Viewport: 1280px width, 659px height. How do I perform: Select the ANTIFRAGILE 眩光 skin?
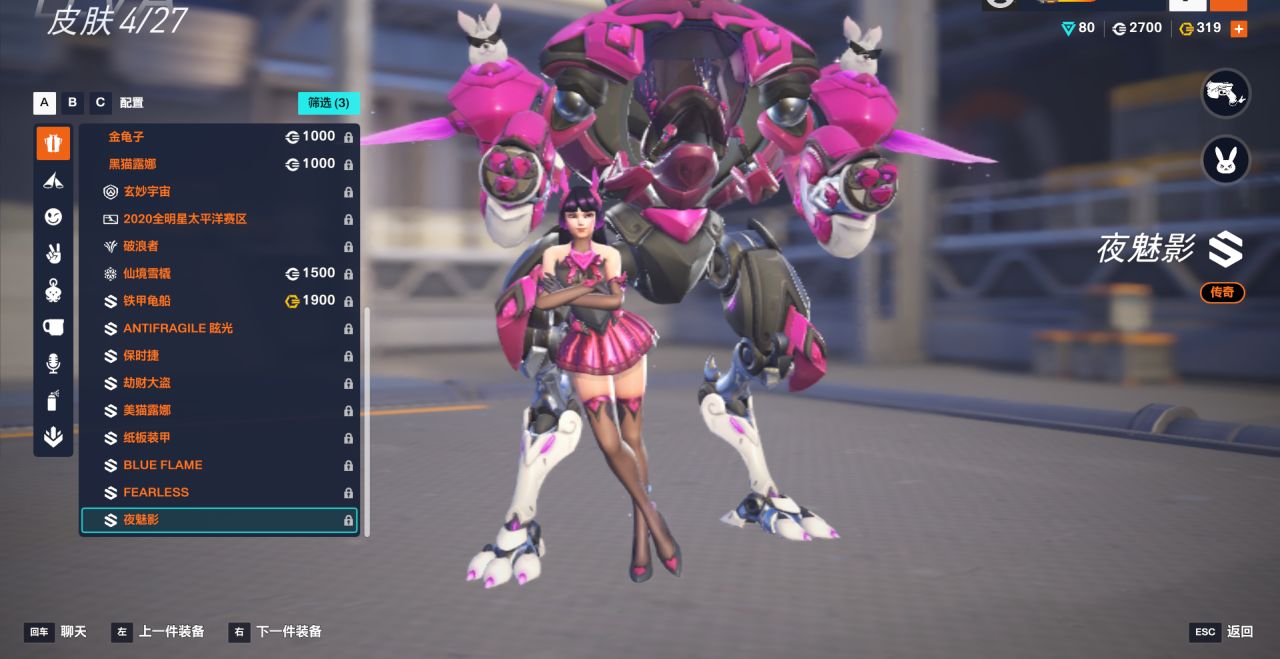(x=219, y=328)
